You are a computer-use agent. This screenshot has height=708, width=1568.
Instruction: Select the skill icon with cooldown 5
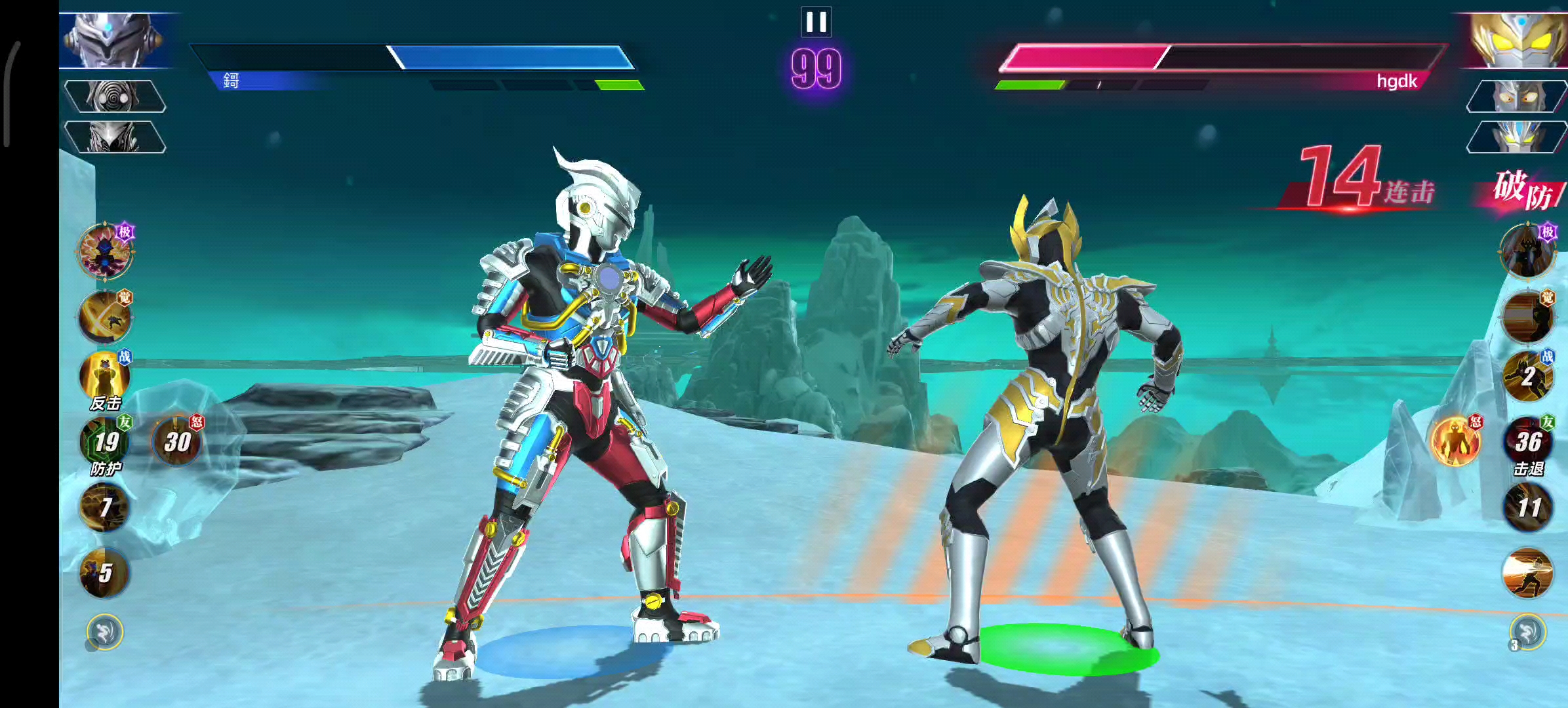(x=105, y=573)
